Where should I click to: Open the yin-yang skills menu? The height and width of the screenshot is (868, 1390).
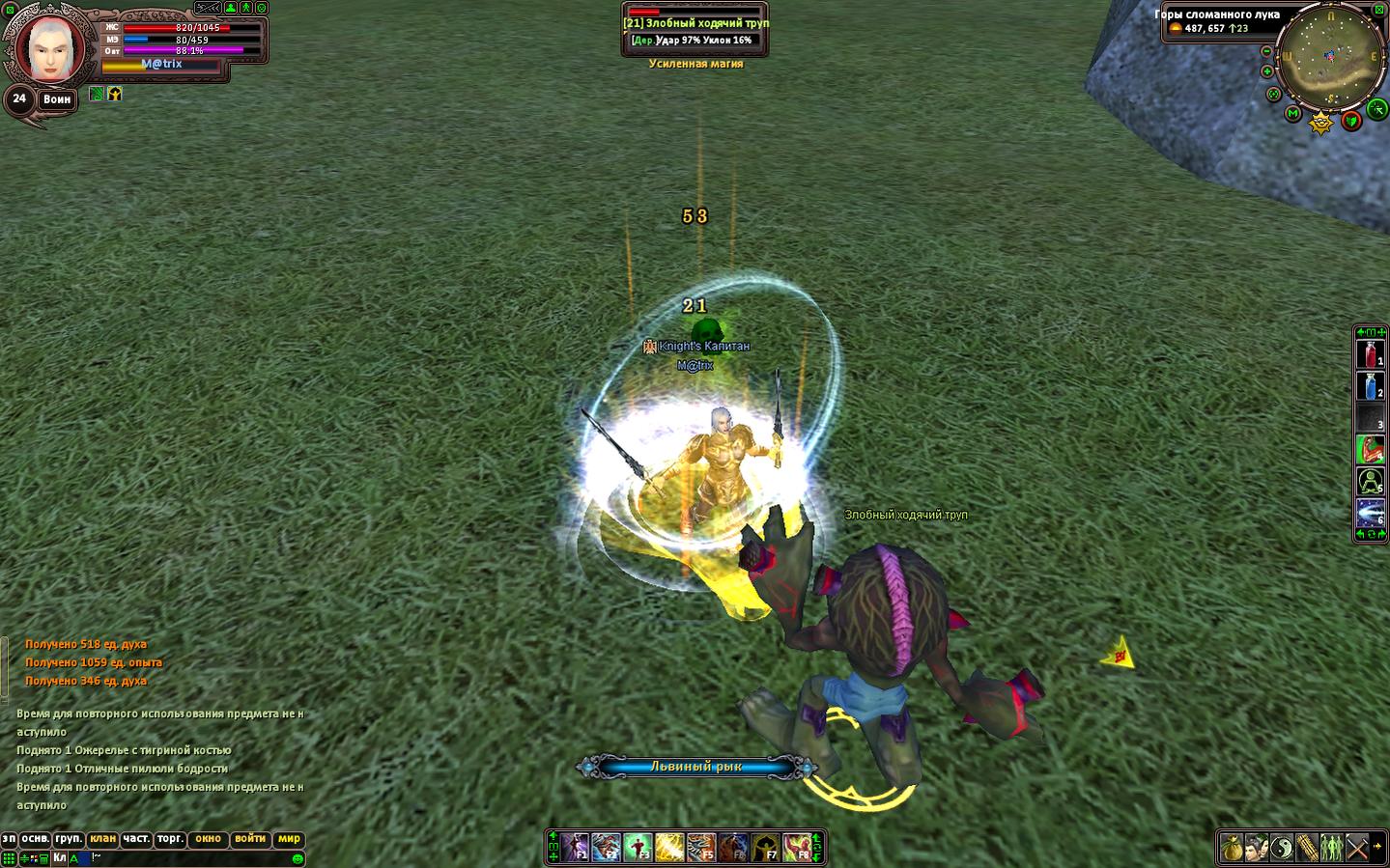click(1282, 848)
